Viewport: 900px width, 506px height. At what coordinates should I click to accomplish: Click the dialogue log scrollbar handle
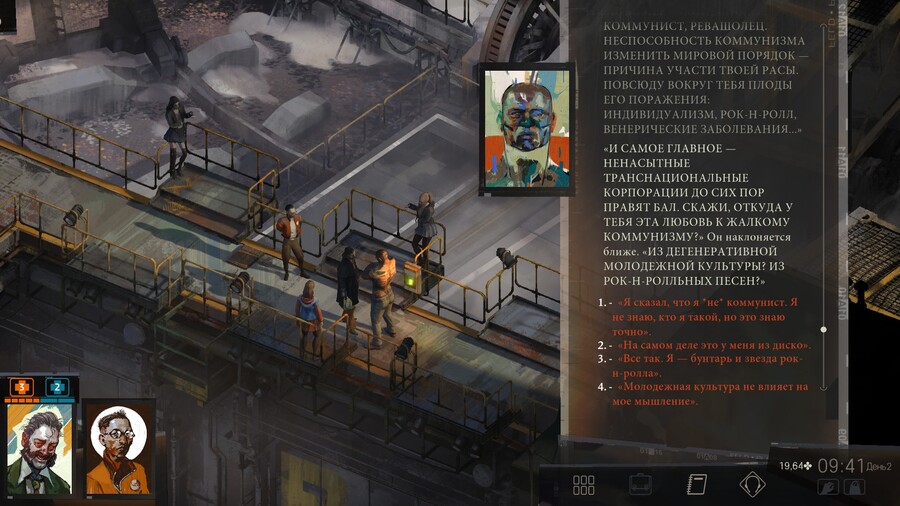823,329
